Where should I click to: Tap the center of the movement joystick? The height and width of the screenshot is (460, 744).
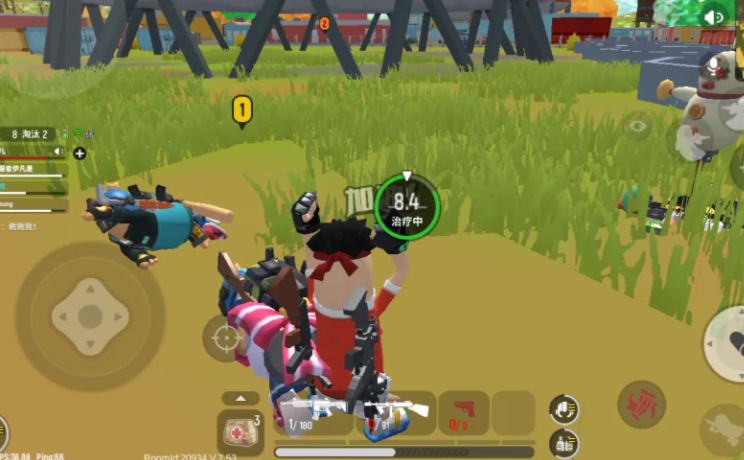click(x=90, y=316)
